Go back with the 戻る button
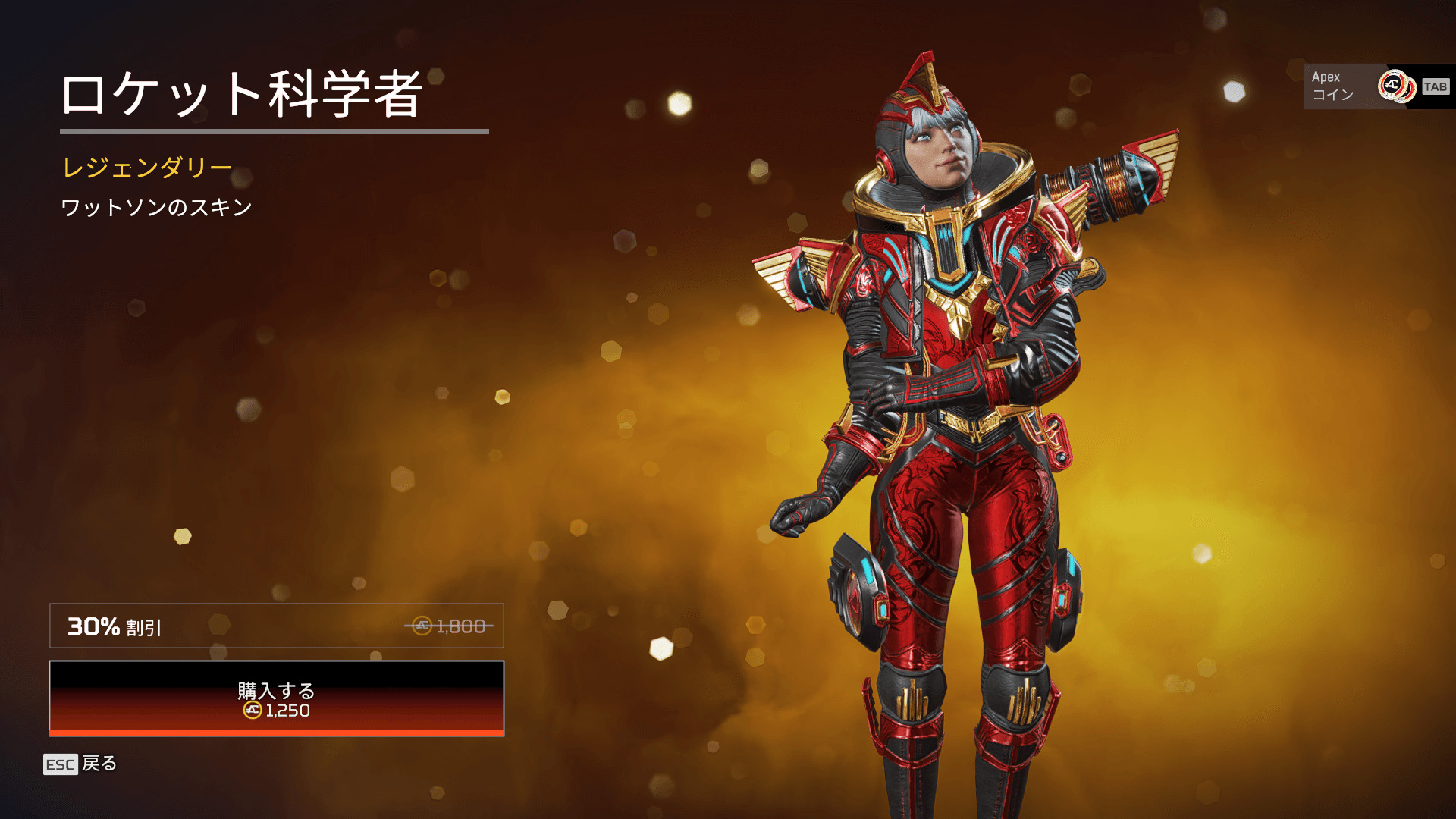Viewport: 1456px width, 819px height. click(80, 764)
